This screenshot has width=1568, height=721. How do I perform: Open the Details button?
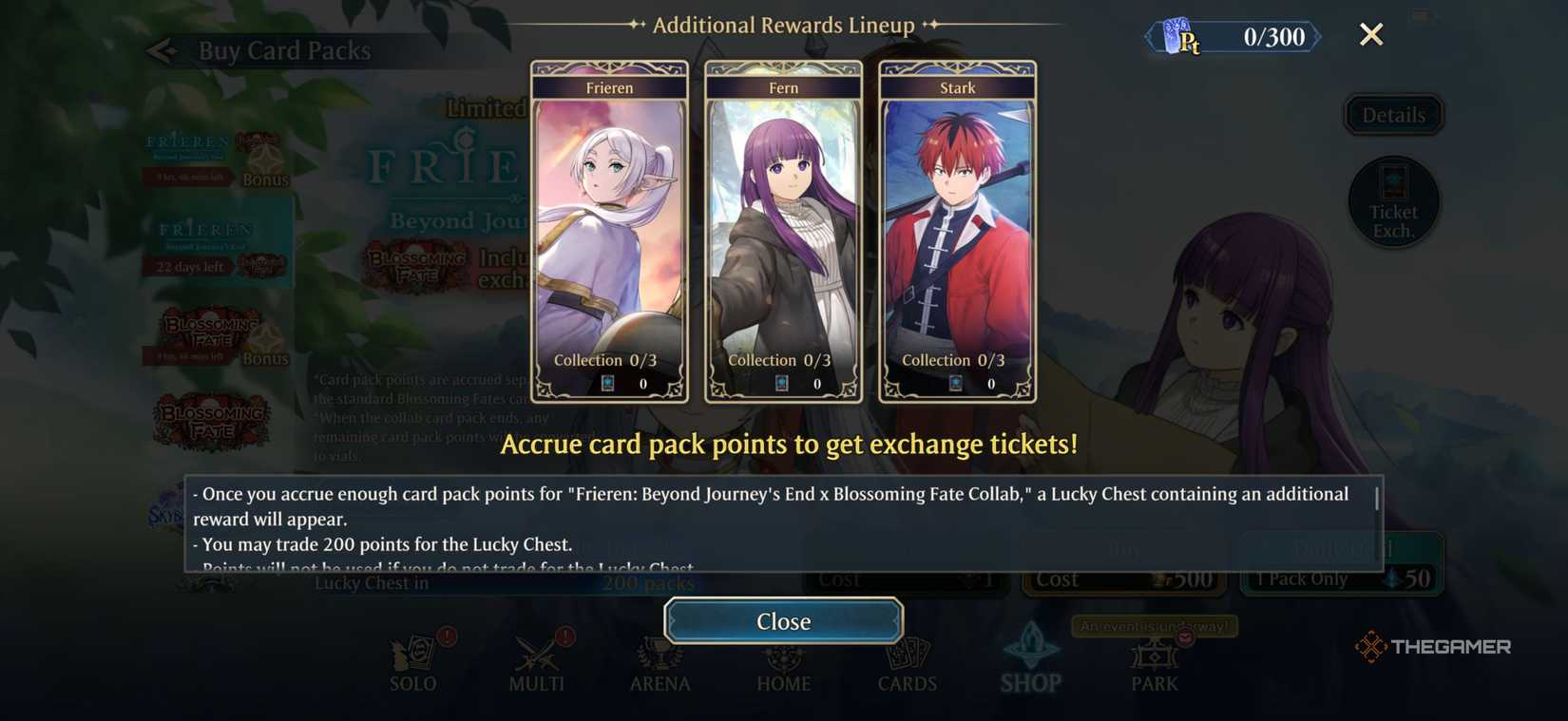1392,114
